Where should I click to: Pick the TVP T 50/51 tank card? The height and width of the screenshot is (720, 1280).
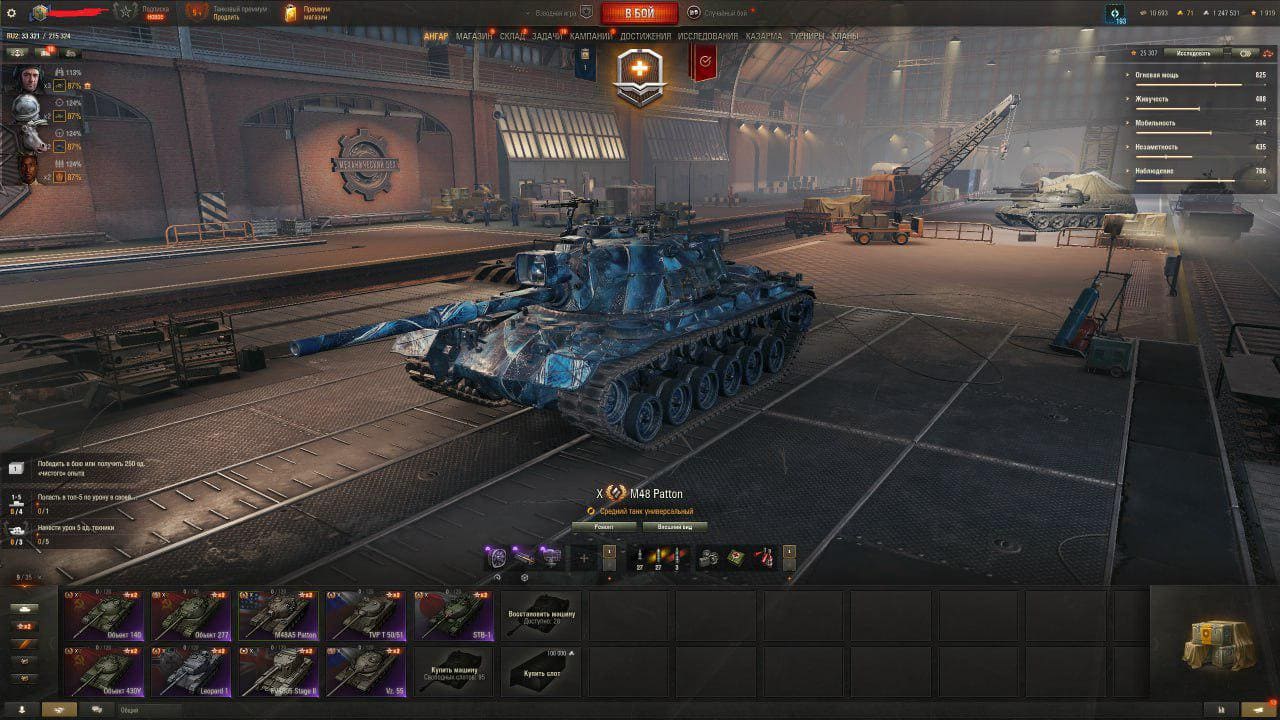[366, 614]
